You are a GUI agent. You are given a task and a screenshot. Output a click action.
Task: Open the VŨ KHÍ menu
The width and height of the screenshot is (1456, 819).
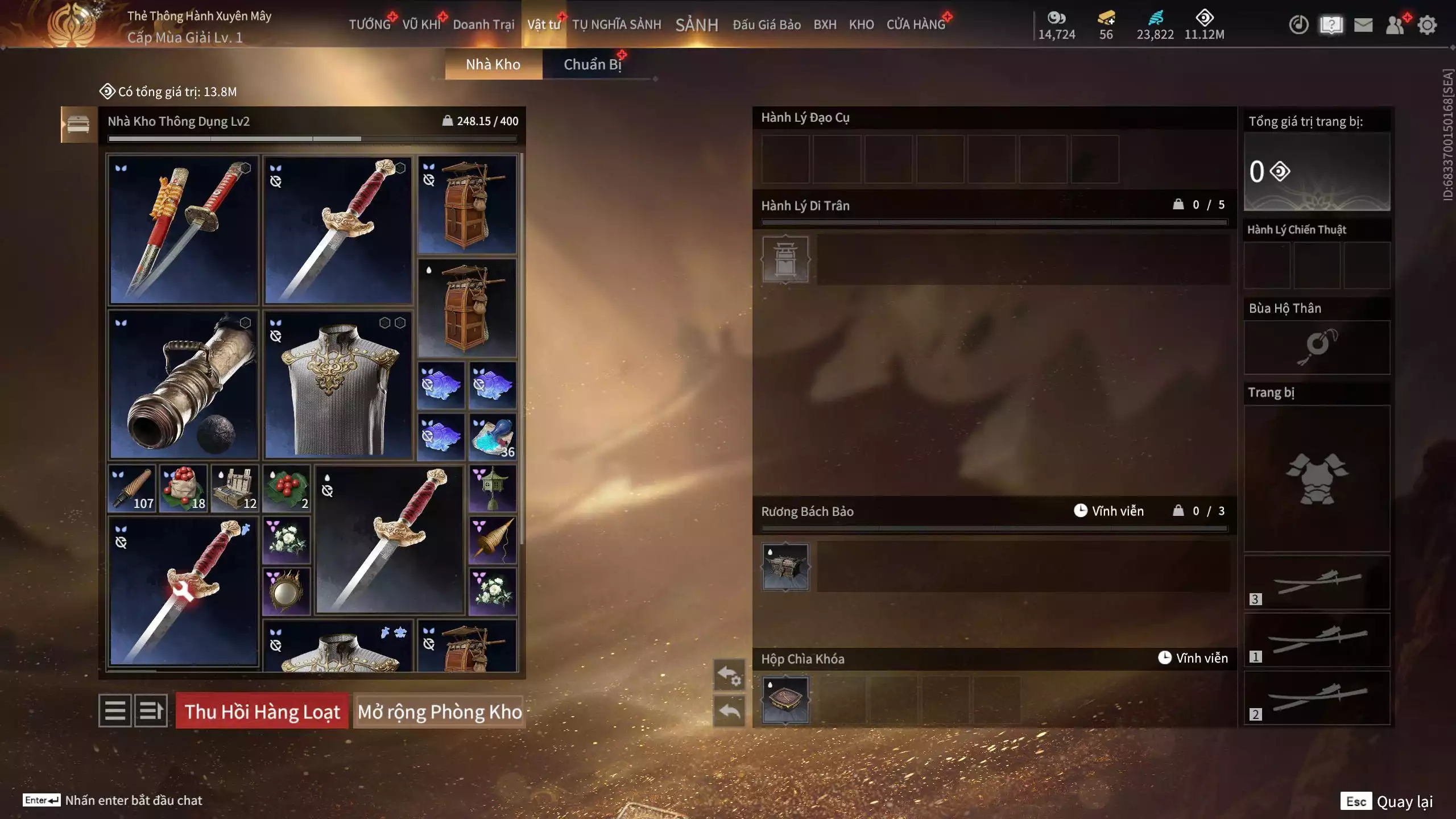421,24
